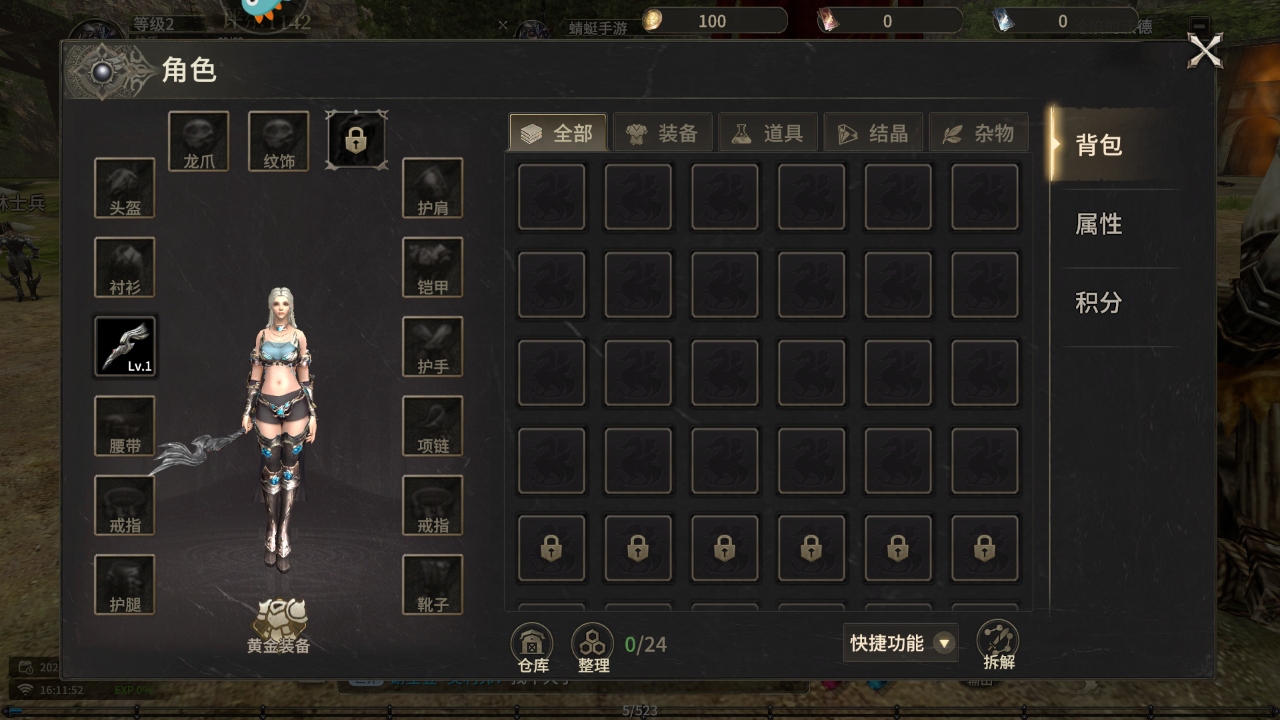This screenshot has height=720, width=1280.
Task: Switch to the 全部 inventory tab
Action: pyautogui.click(x=558, y=133)
